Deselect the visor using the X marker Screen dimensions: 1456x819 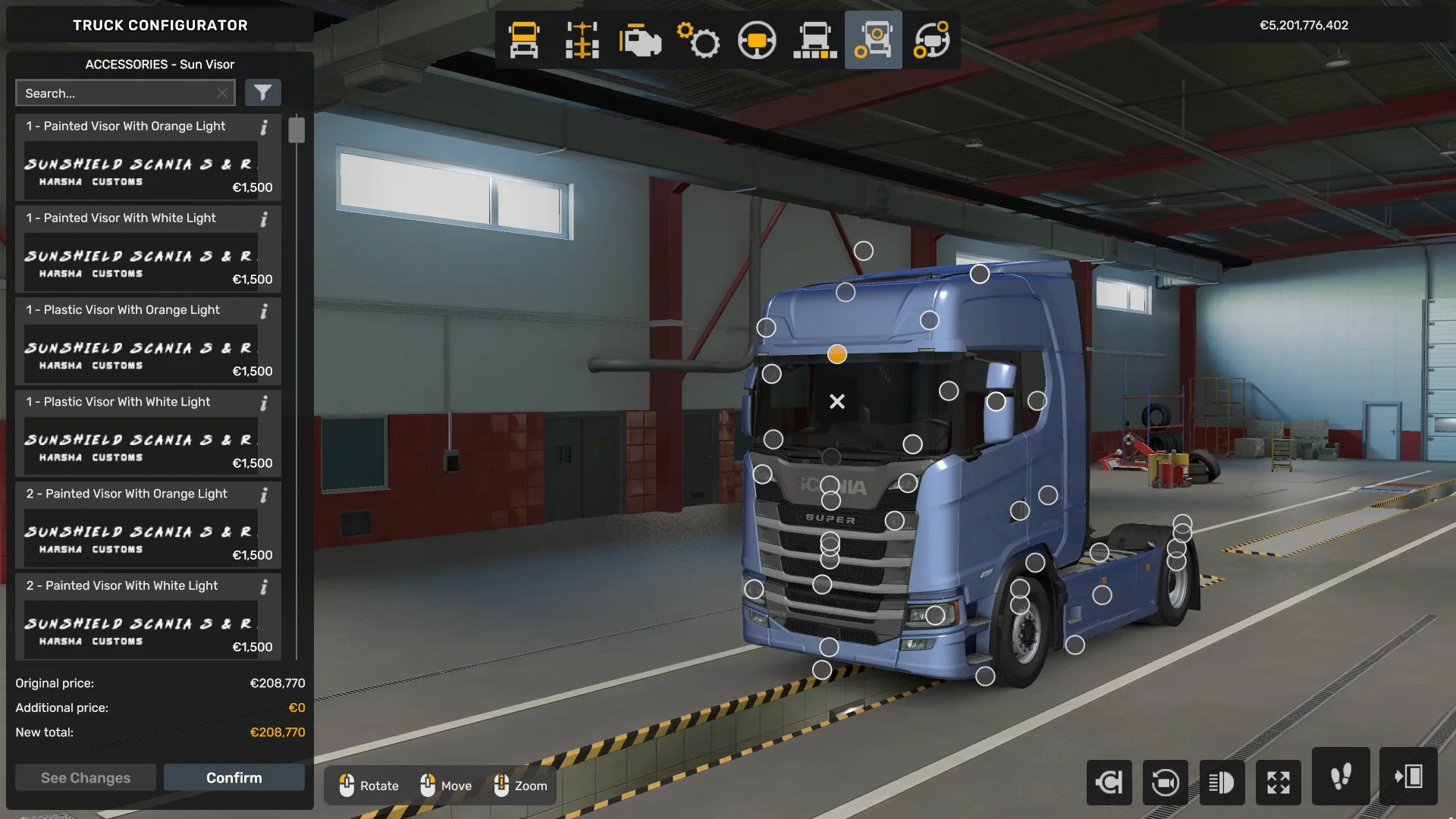(837, 401)
